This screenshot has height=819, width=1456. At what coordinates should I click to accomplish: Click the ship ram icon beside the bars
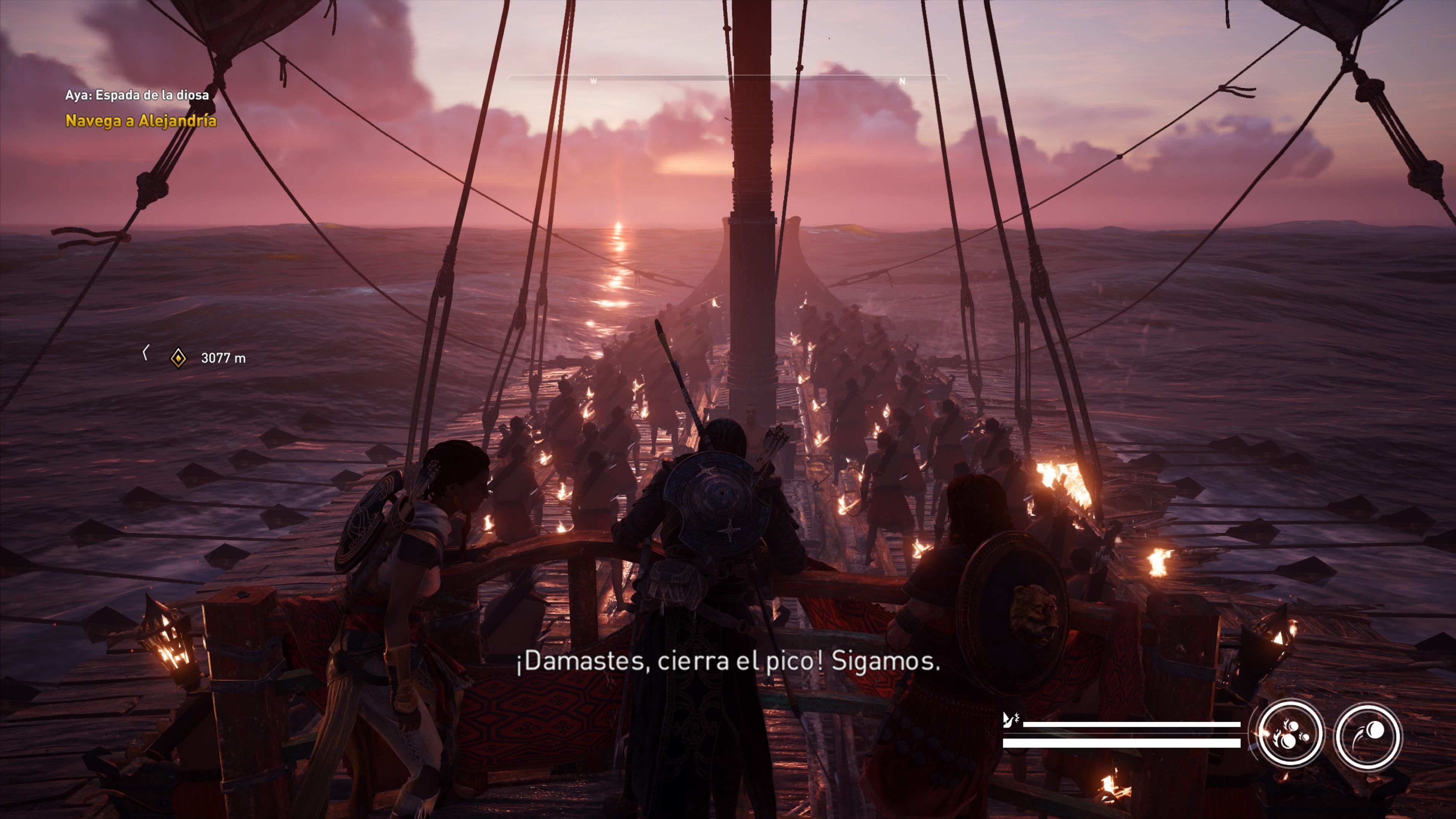point(1010,720)
